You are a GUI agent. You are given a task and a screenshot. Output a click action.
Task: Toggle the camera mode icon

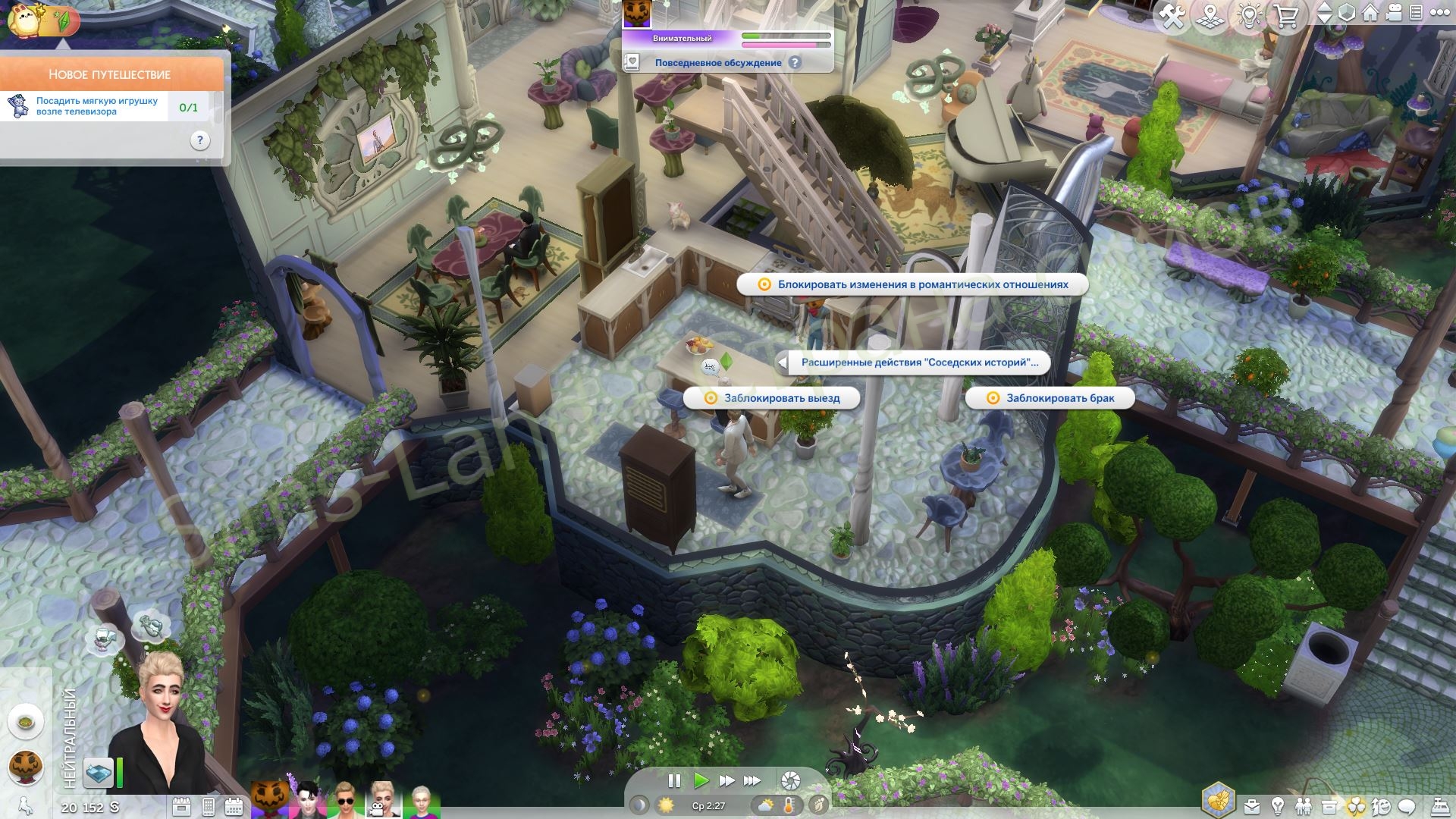[x=1393, y=14]
